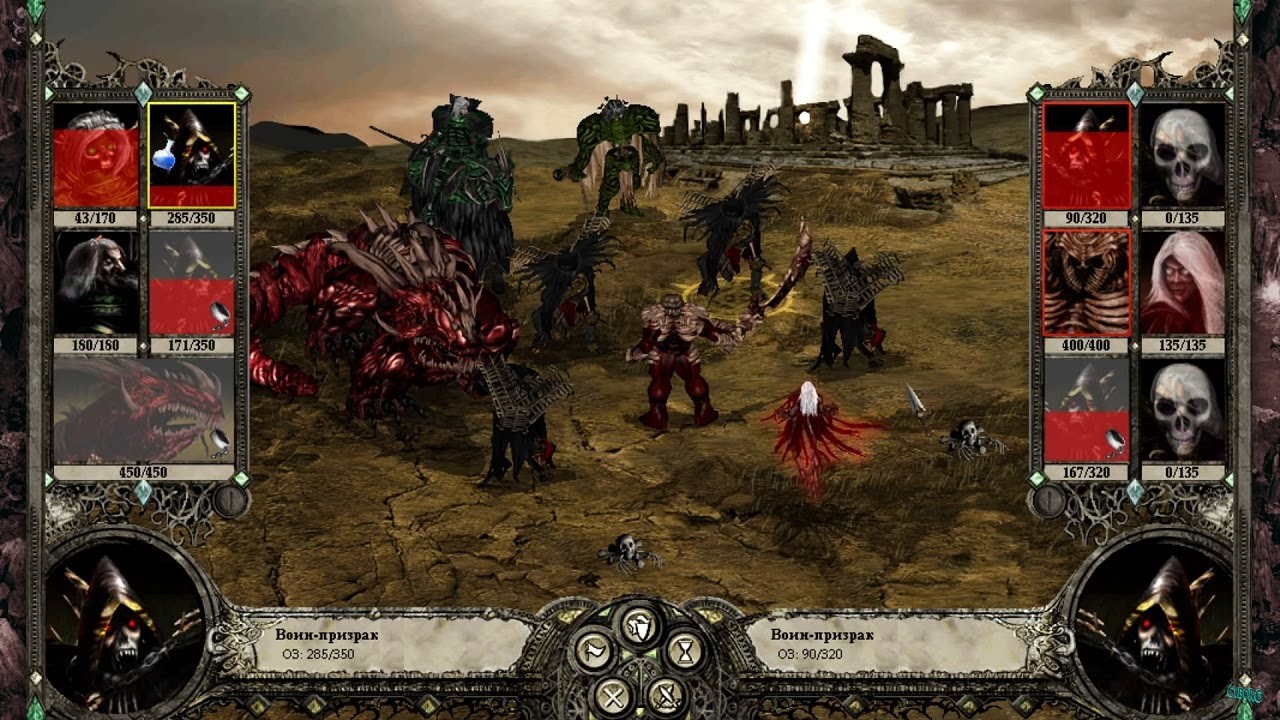Viewport: 1280px width, 720px height.
Task: Wait this turn with the hourglass button
Action: pyautogui.click(x=685, y=651)
